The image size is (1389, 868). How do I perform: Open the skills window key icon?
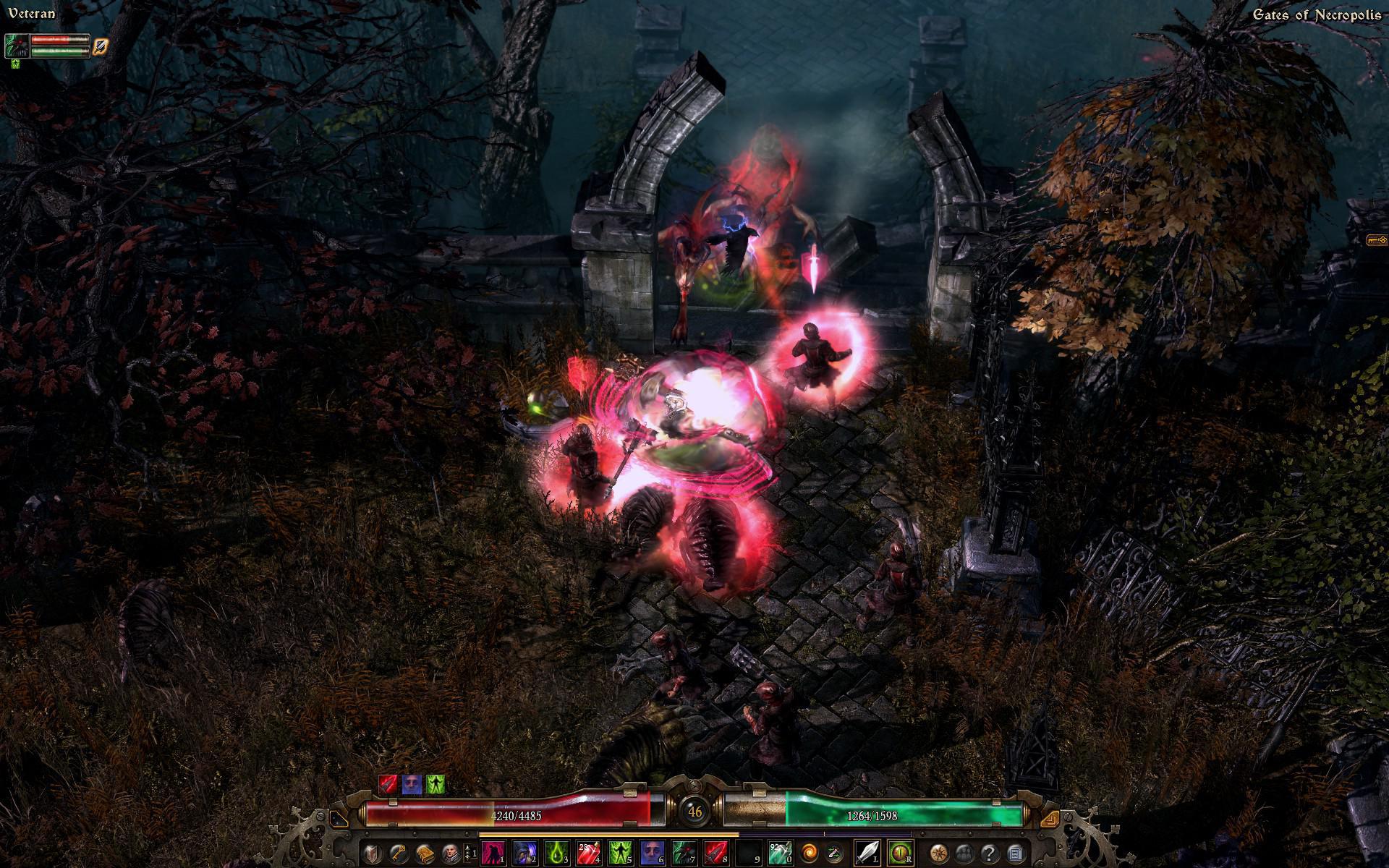[x=397, y=854]
